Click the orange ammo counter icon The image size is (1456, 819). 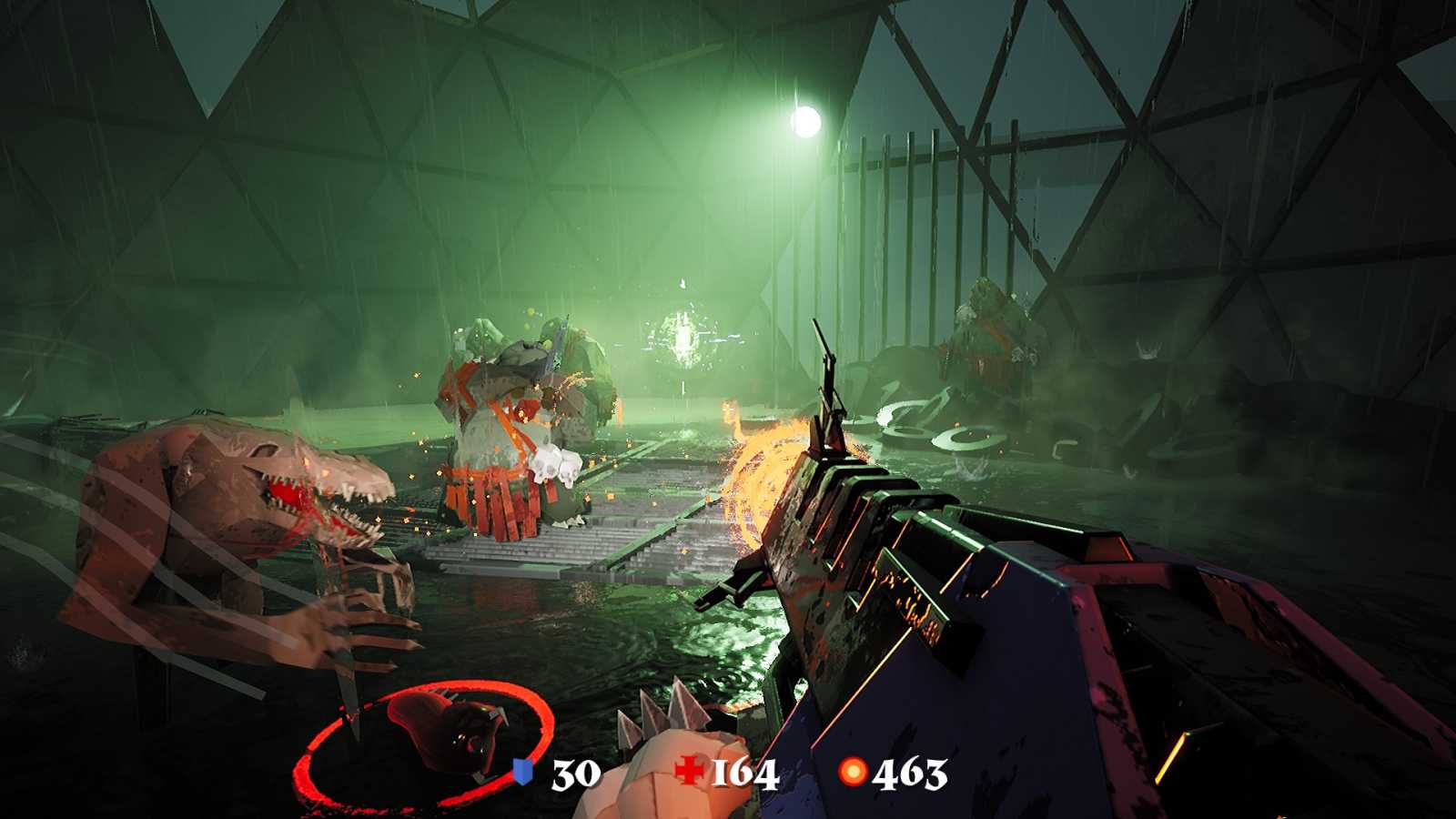coord(851,773)
